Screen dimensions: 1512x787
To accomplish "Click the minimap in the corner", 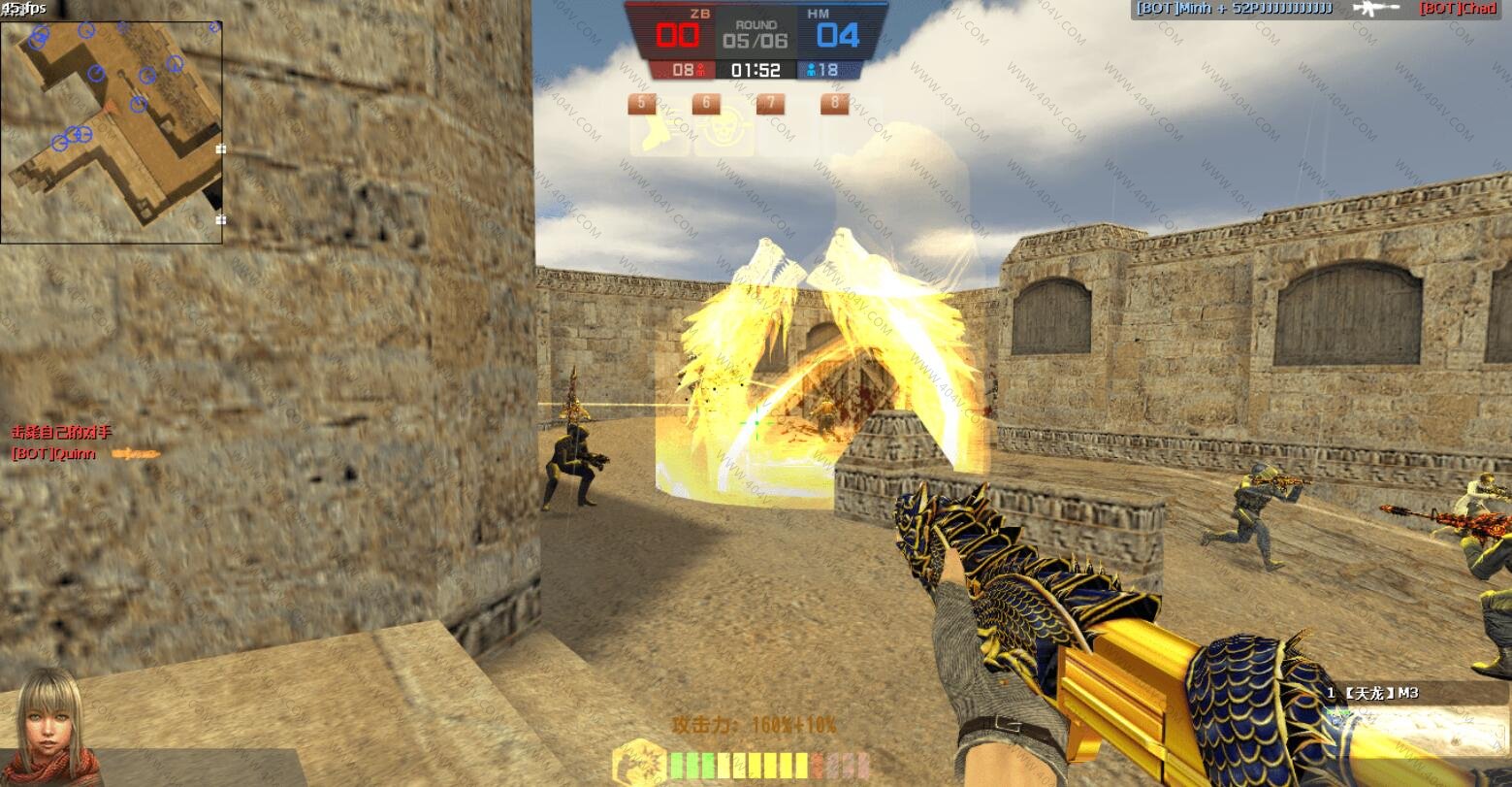I will [x=112, y=131].
